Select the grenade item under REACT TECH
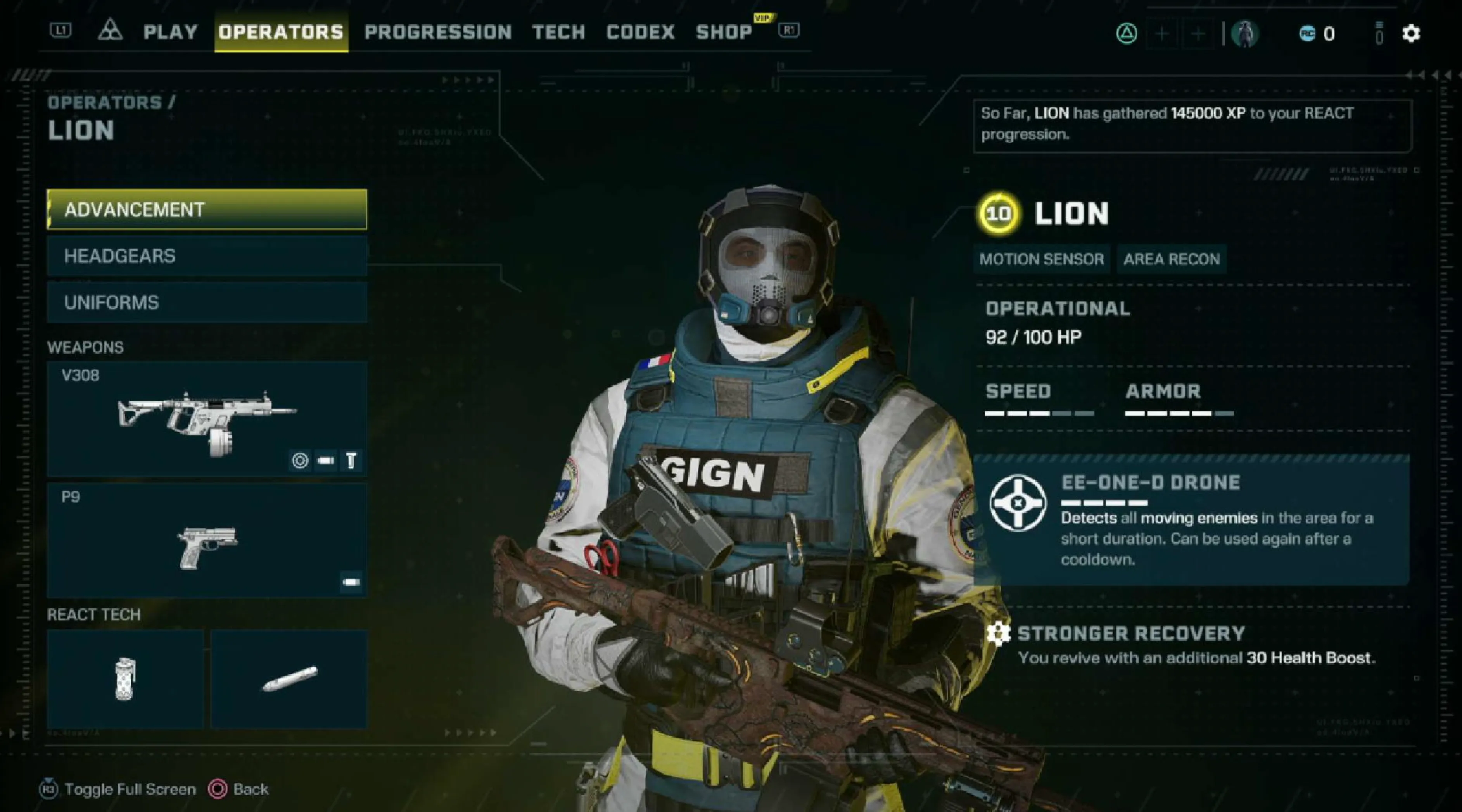This screenshot has height=812, width=1462. tap(125, 679)
